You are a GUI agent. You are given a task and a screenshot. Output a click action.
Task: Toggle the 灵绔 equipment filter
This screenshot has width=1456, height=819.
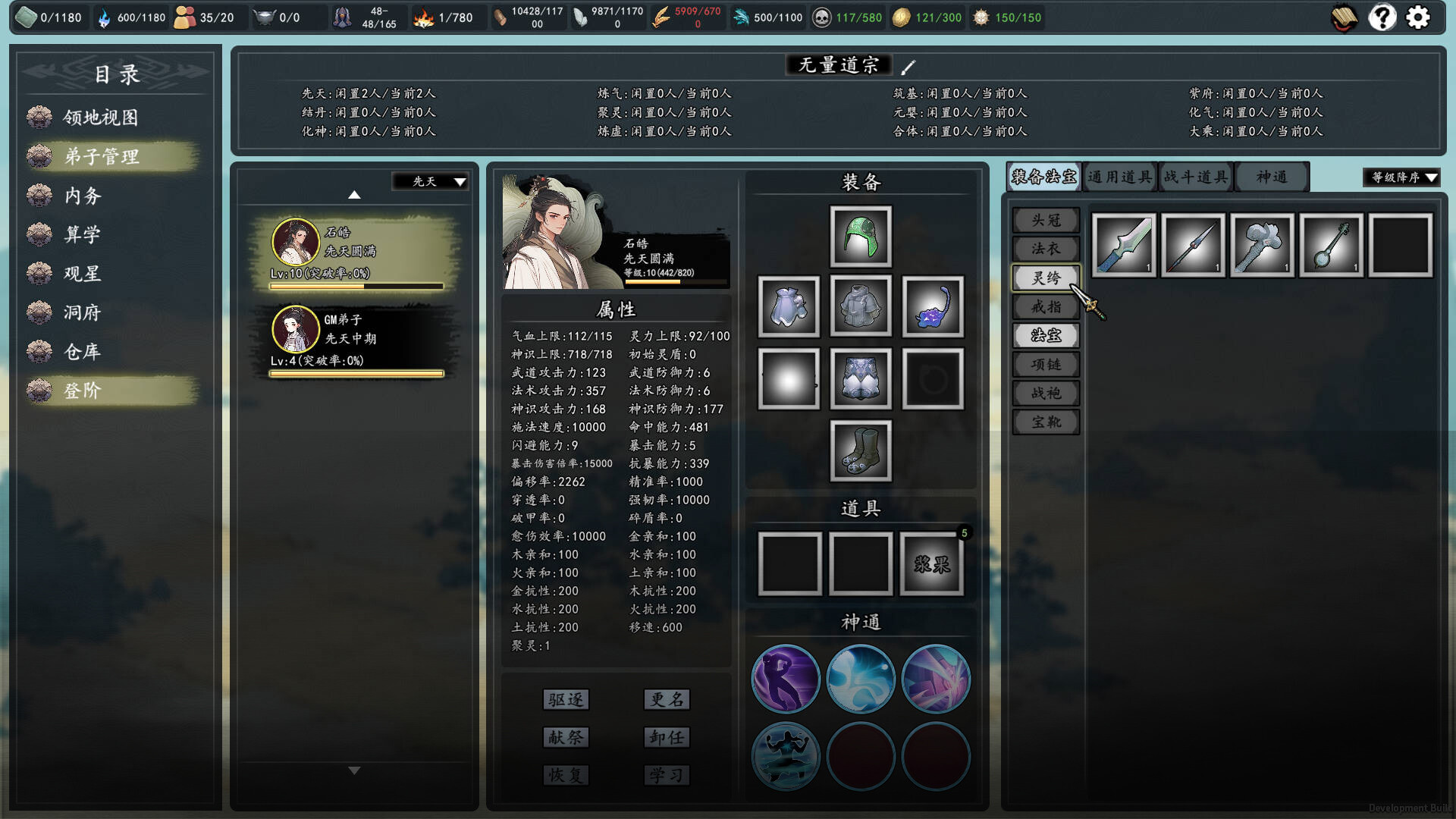click(1046, 278)
